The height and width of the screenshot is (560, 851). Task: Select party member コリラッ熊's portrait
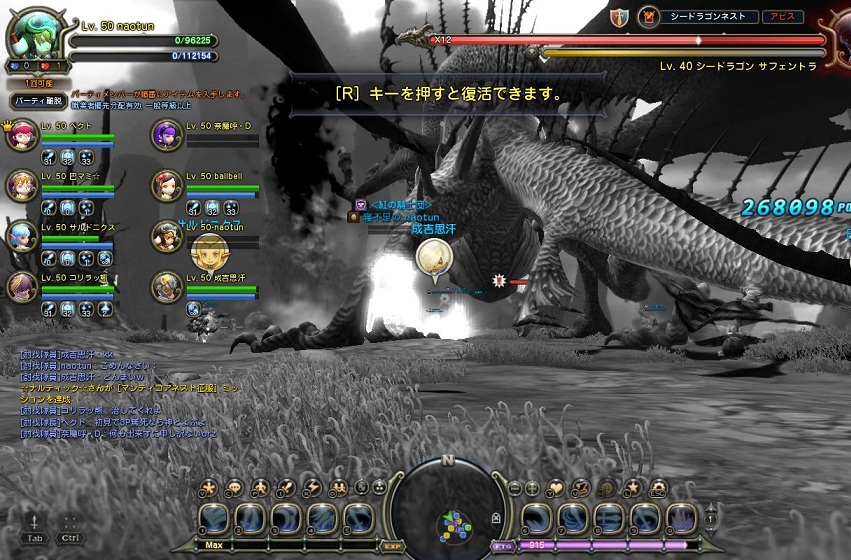pyautogui.click(x=22, y=286)
